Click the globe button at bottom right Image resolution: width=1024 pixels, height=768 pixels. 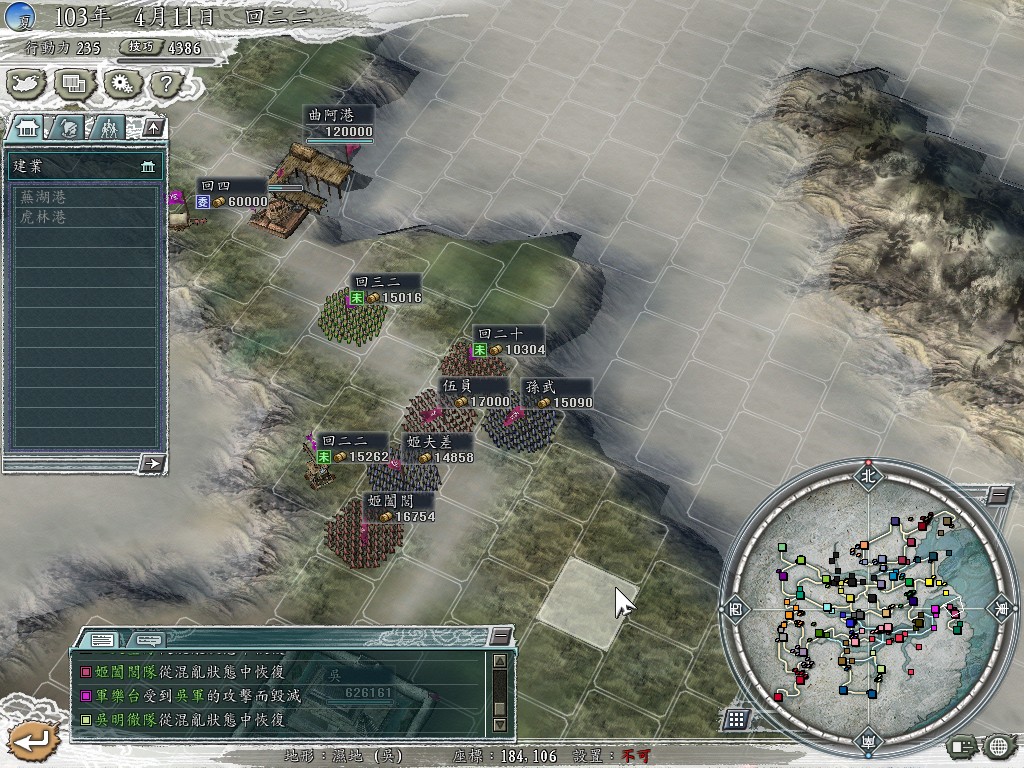click(x=997, y=746)
